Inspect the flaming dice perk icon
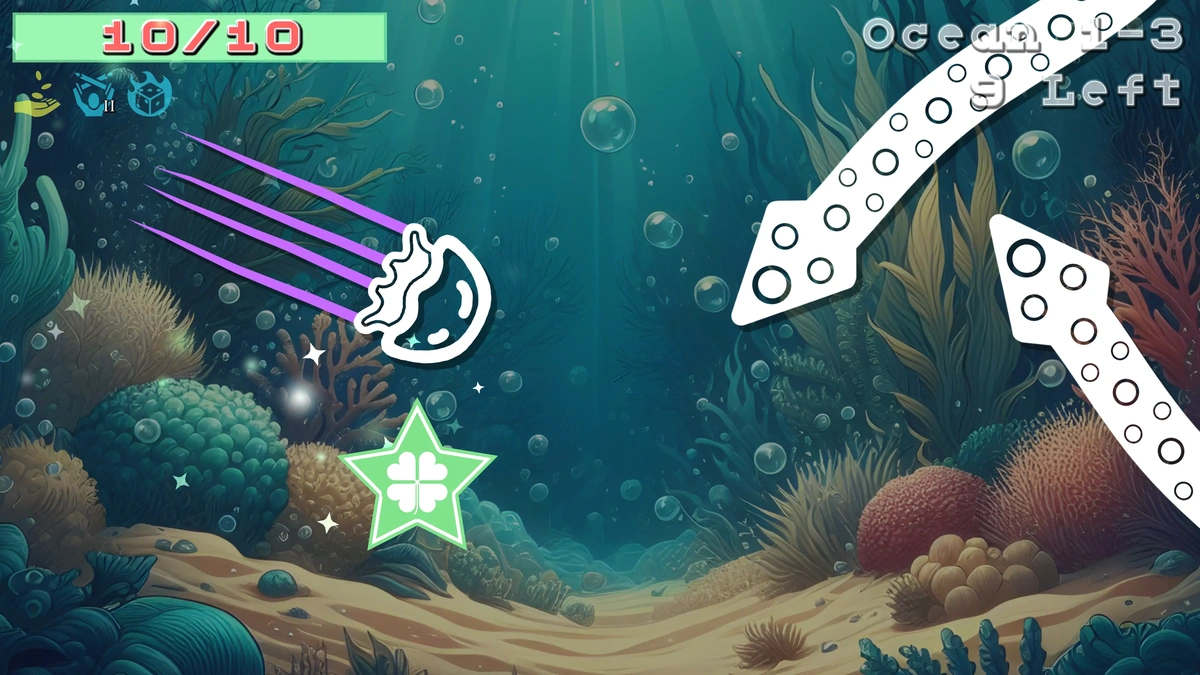 149,95
